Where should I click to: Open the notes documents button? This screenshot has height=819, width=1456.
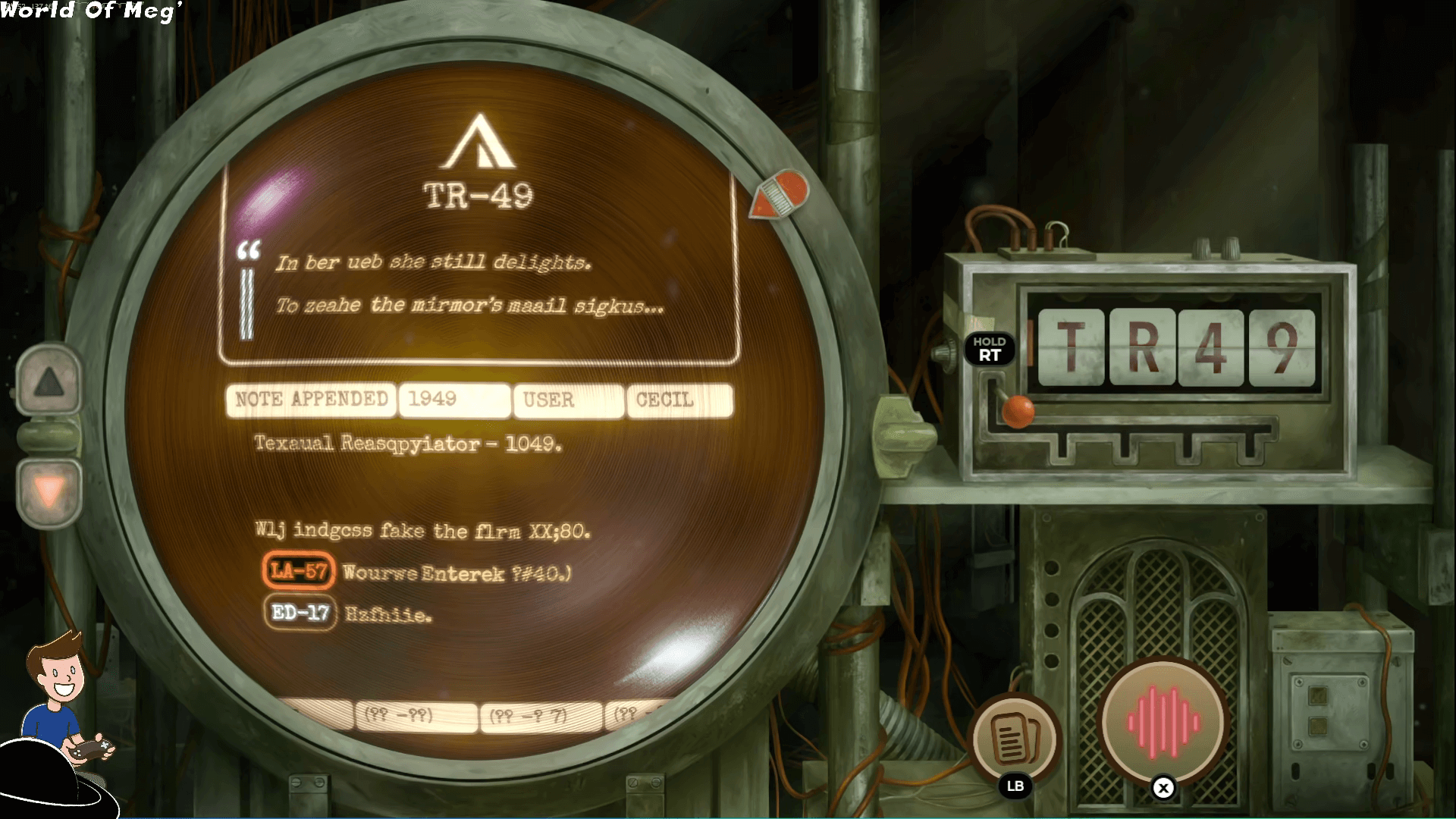pyautogui.click(x=1015, y=738)
